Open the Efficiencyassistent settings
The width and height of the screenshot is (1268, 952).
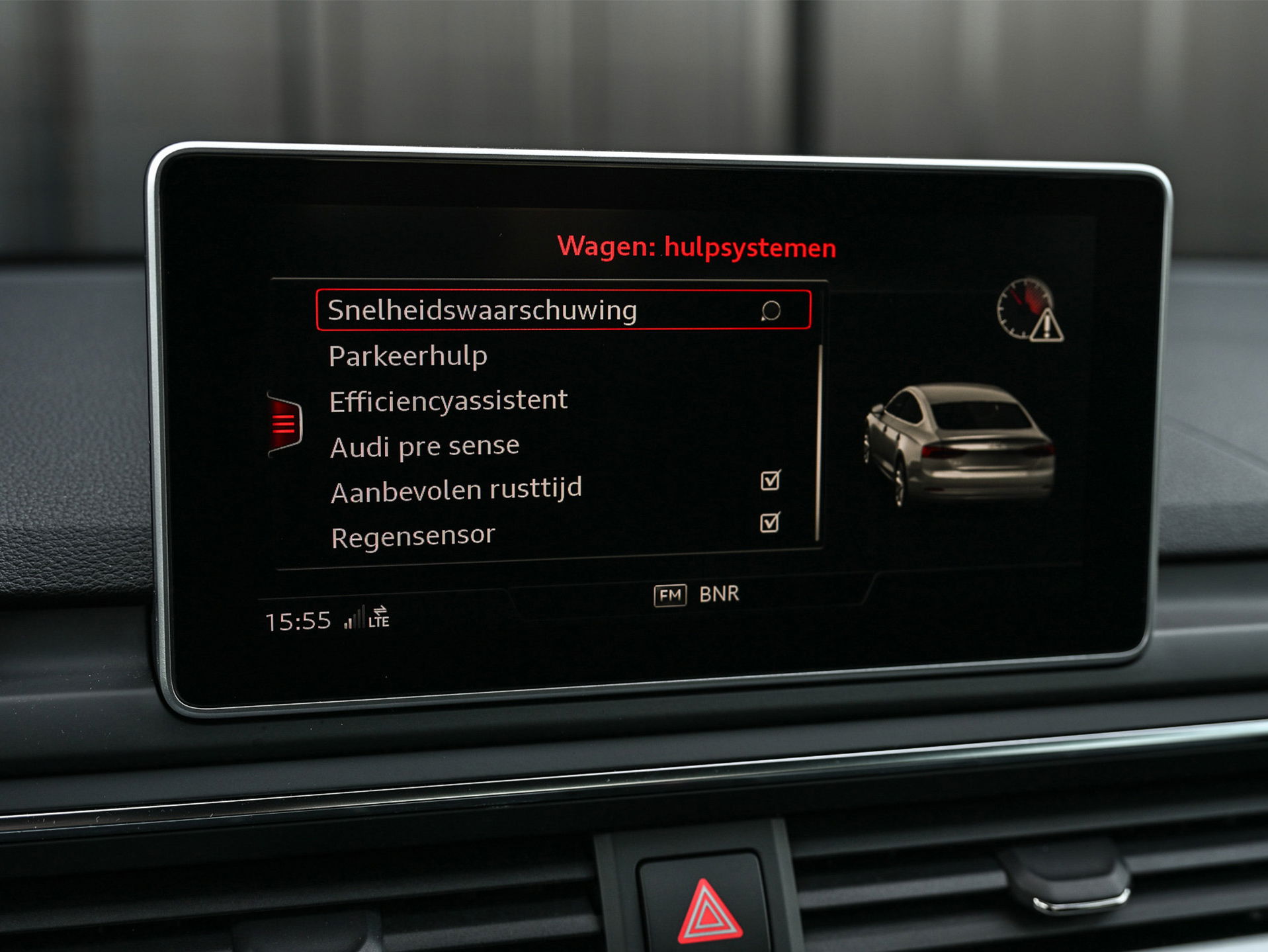click(x=448, y=399)
